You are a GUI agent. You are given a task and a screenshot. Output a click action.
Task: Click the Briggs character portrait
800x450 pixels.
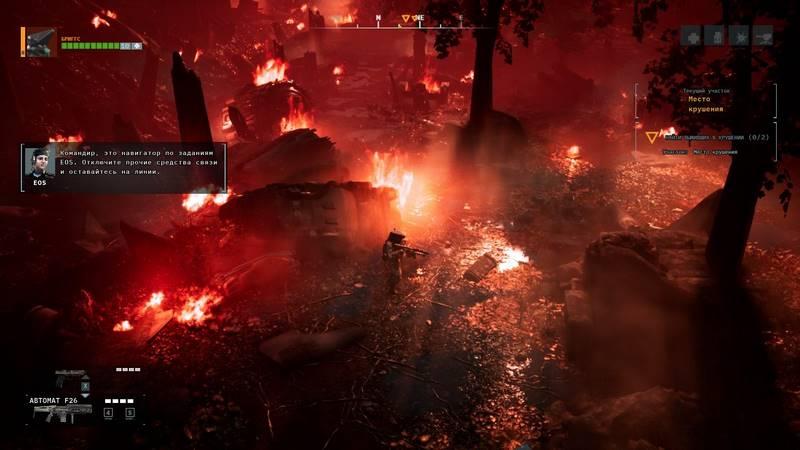point(41,41)
